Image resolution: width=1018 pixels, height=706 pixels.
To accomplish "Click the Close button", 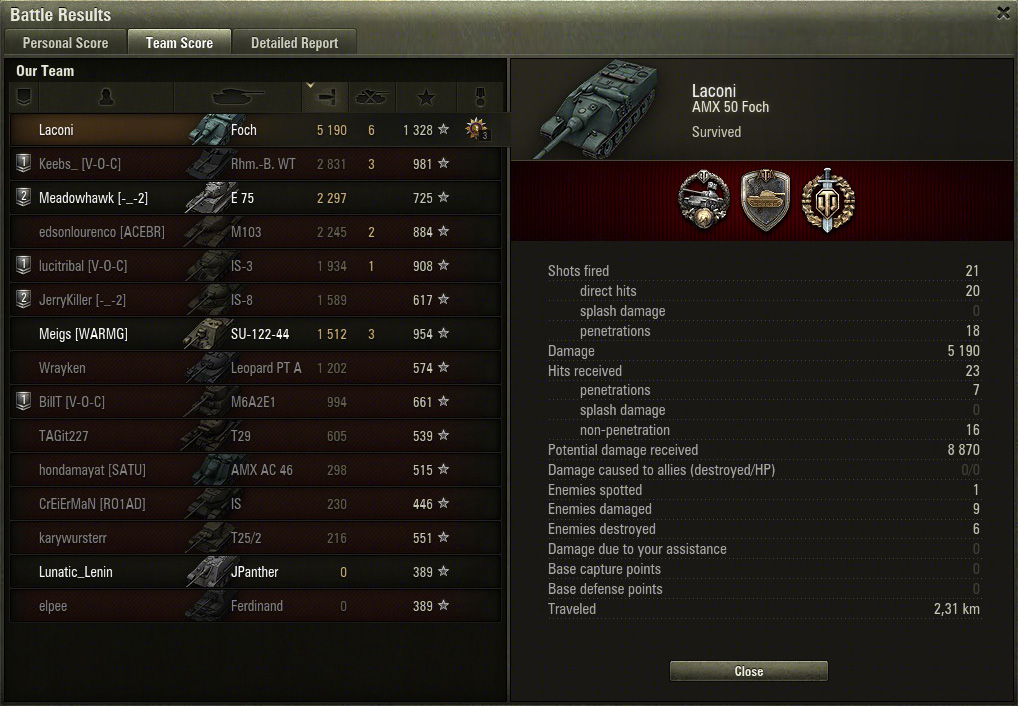I will [x=748, y=672].
